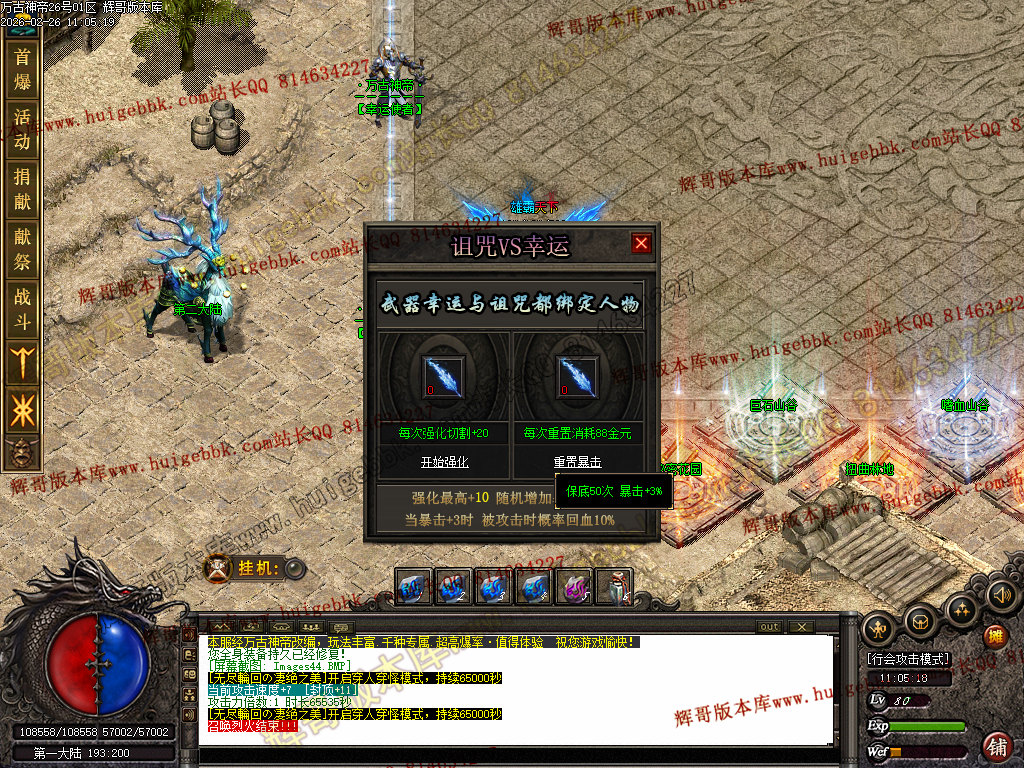Viewport: 1024px width, 768px height.
Task: Select the demon mask icon in sidebar
Action: [x=20, y=452]
